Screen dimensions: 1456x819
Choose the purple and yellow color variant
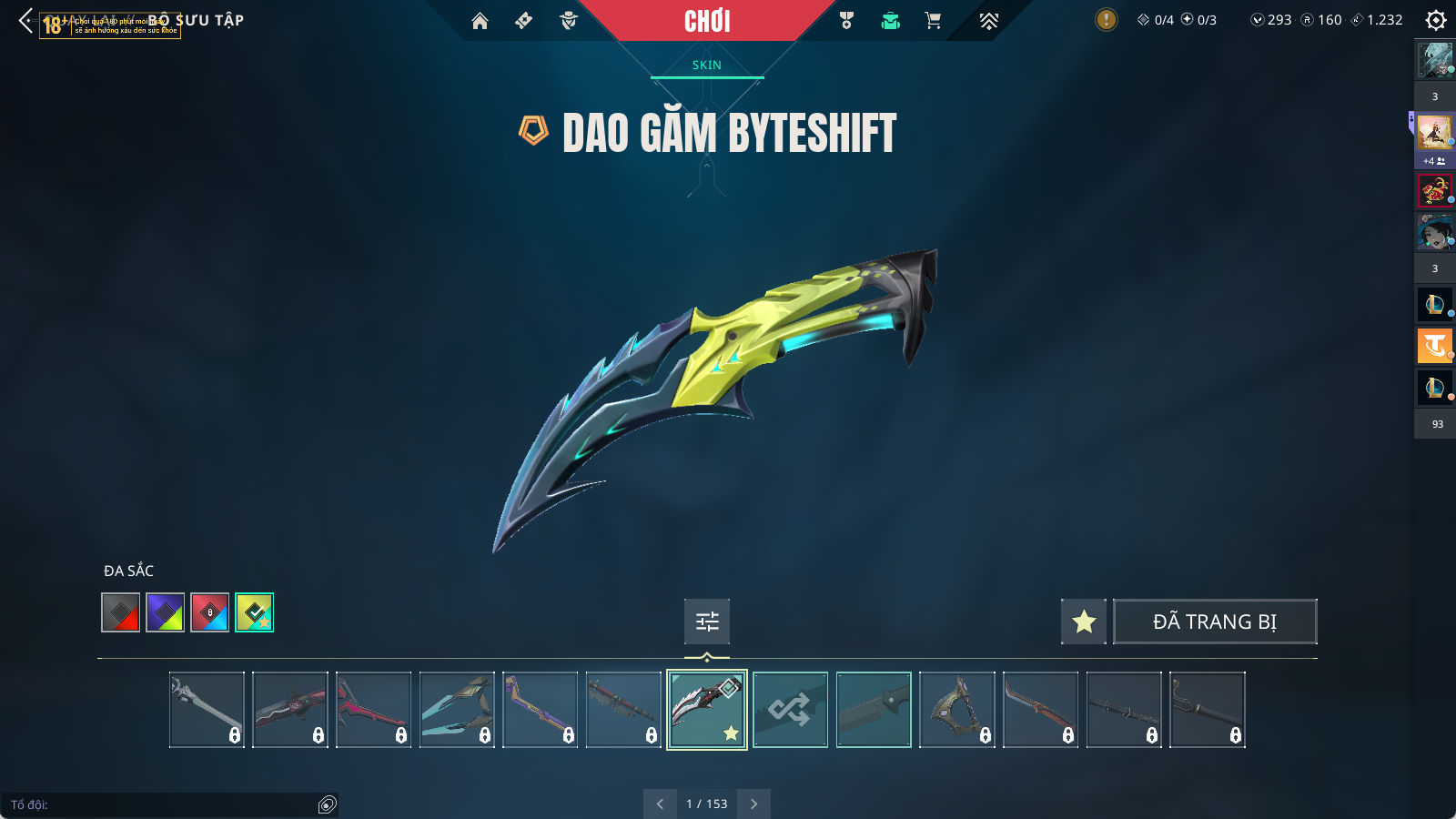(166, 612)
